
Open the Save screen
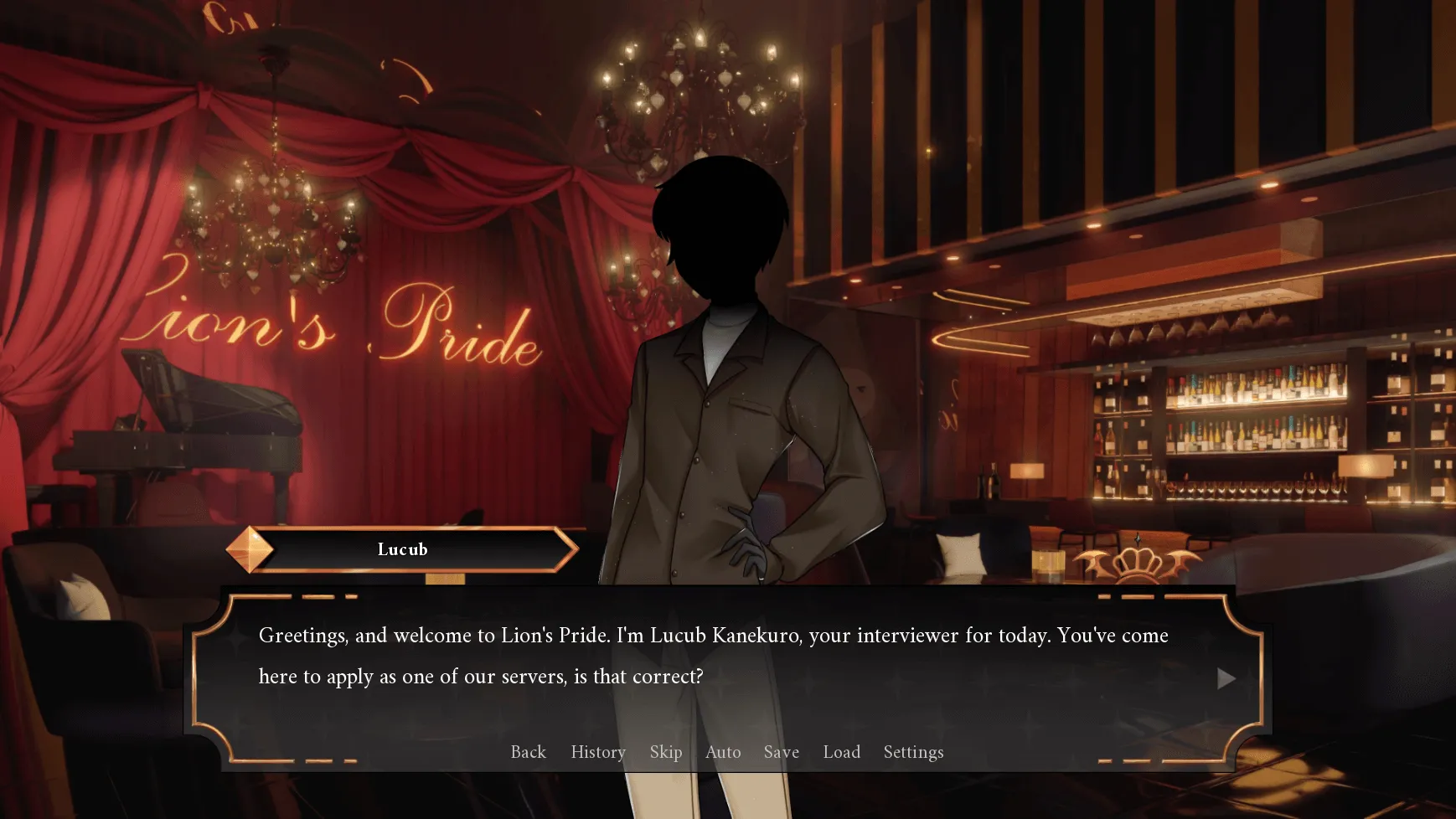pyautogui.click(x=781, y=752)
